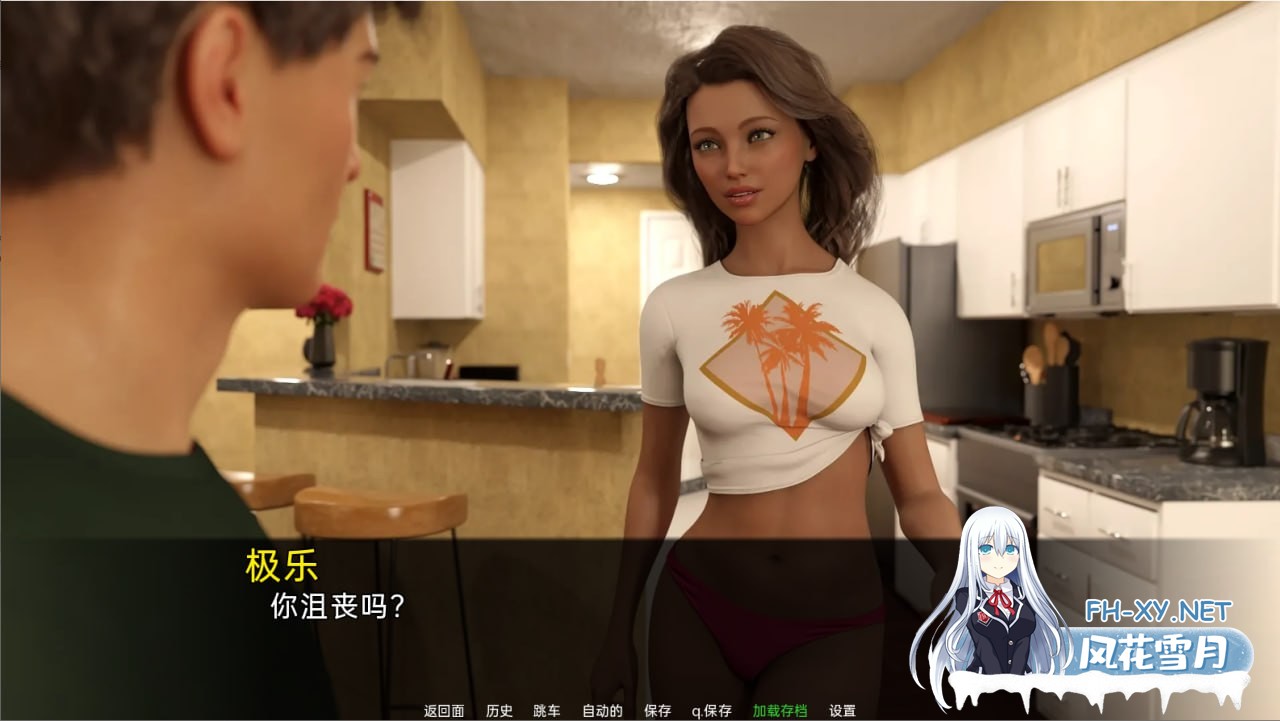Viewport: 1280px width, 721px height.
Task: Click the 返回面 (Back) quick menu button
Action: [x=444, y=711]
